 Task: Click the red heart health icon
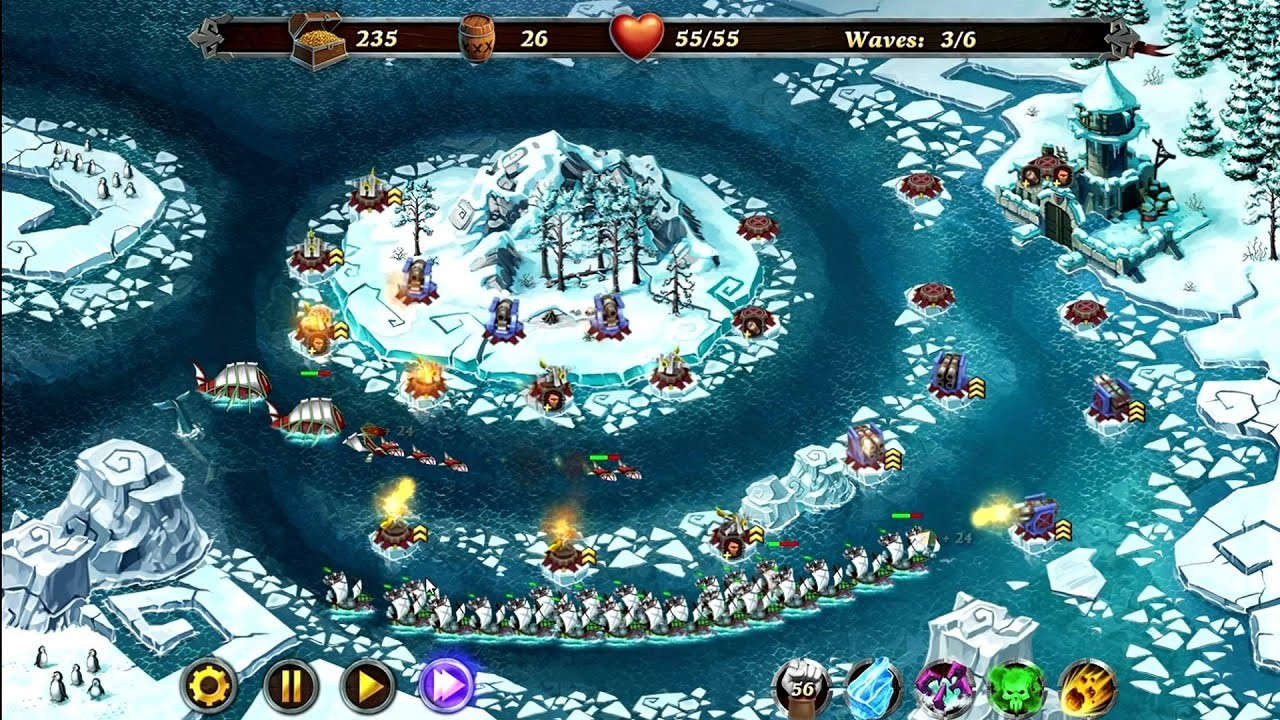coord(640,32)
